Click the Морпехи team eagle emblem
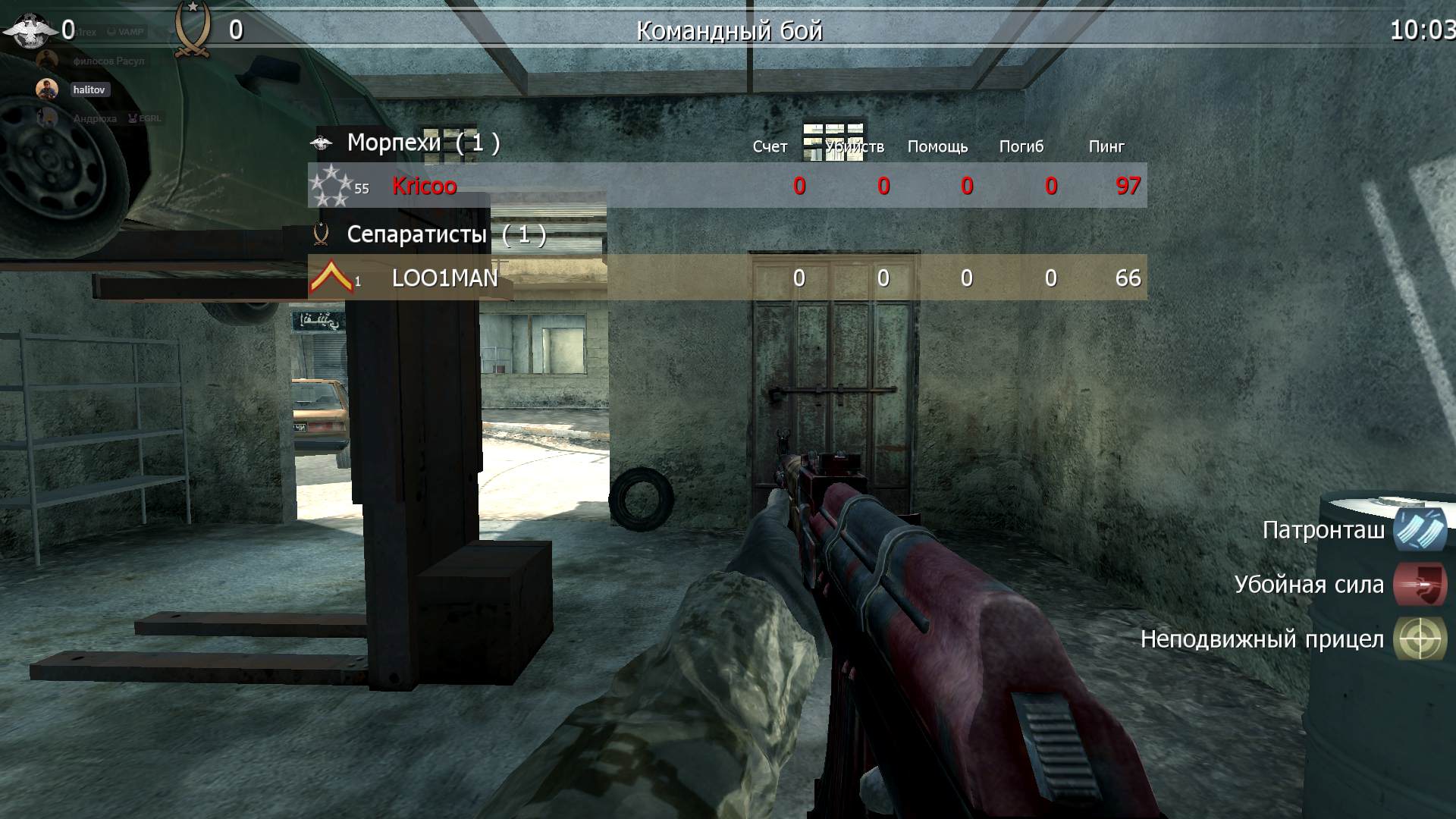Viewport: 1456px width, 819px height. 322,141
